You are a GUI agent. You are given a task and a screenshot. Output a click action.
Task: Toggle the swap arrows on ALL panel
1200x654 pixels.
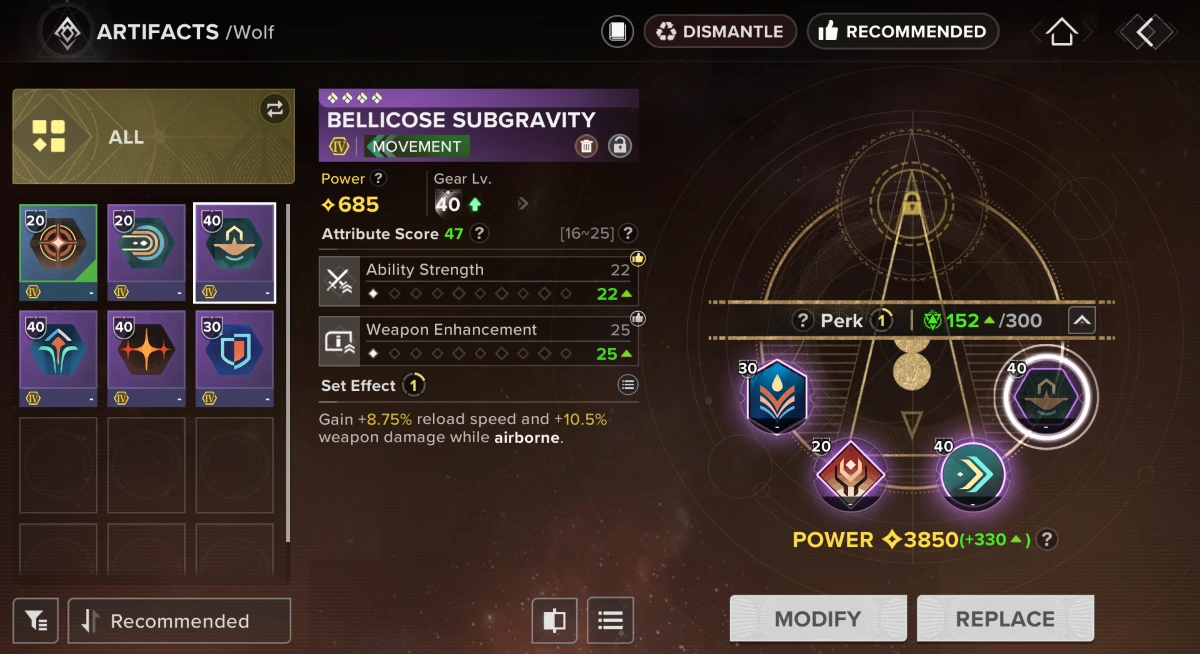click(274, 109)
